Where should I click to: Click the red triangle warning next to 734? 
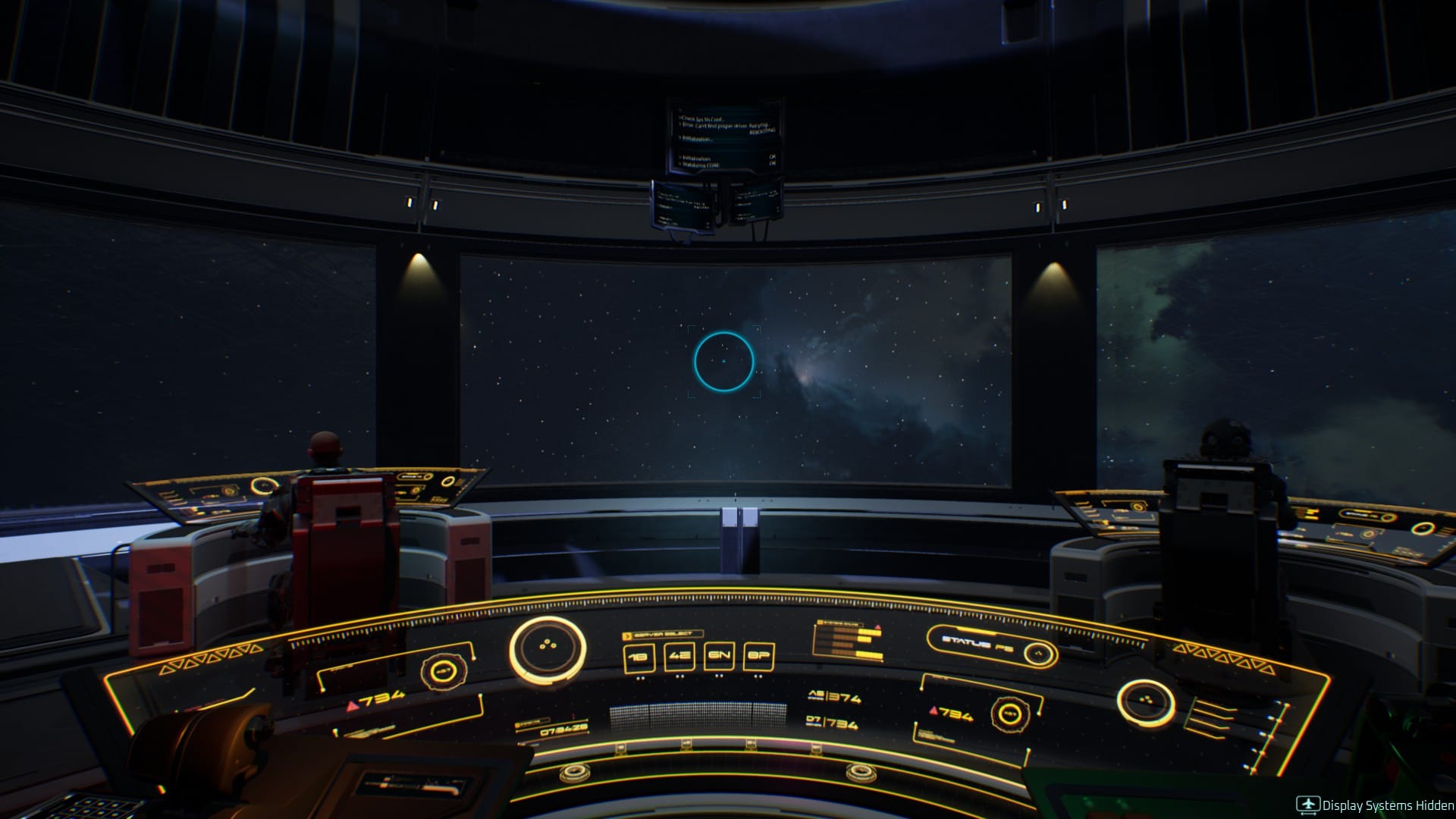(x=933, y=711)
